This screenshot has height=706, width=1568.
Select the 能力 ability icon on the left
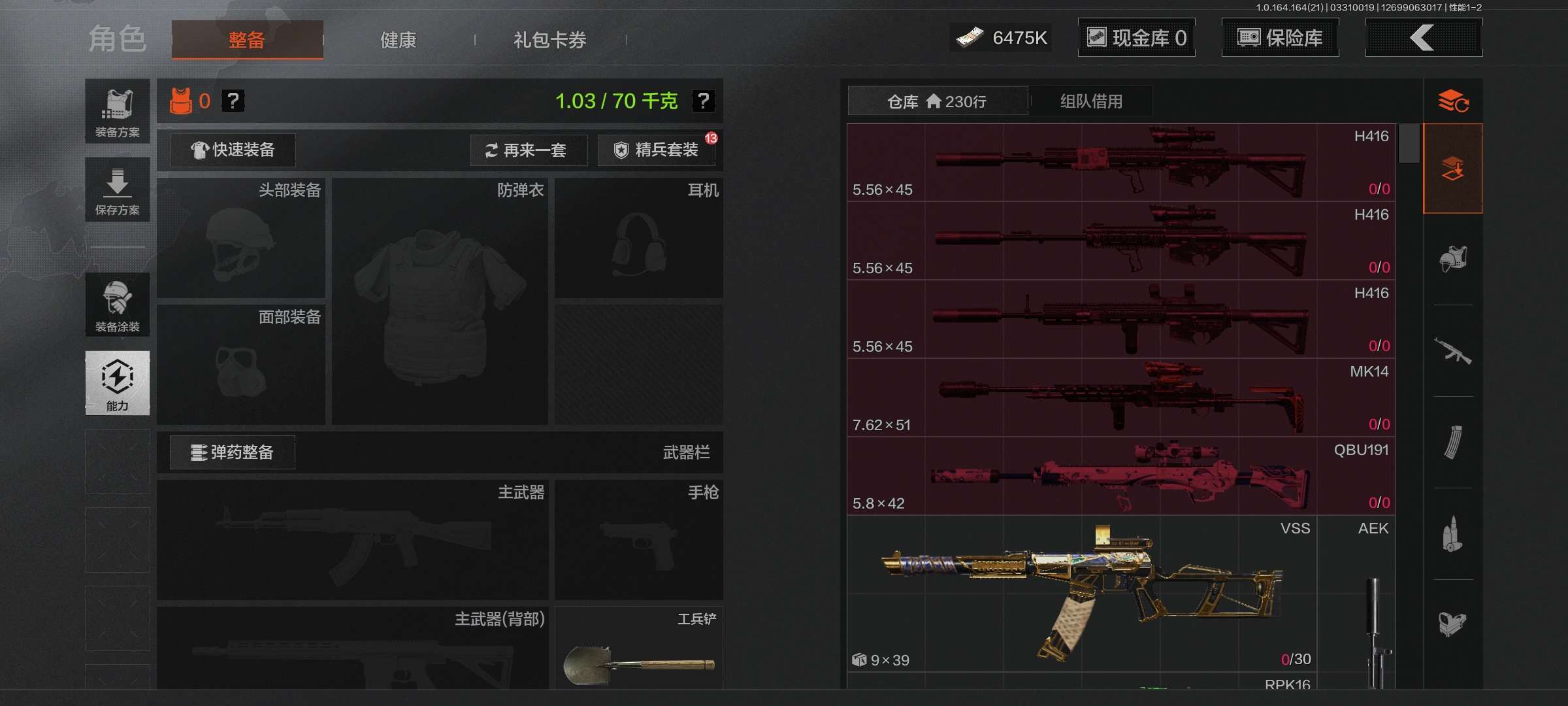coord(118,384)
